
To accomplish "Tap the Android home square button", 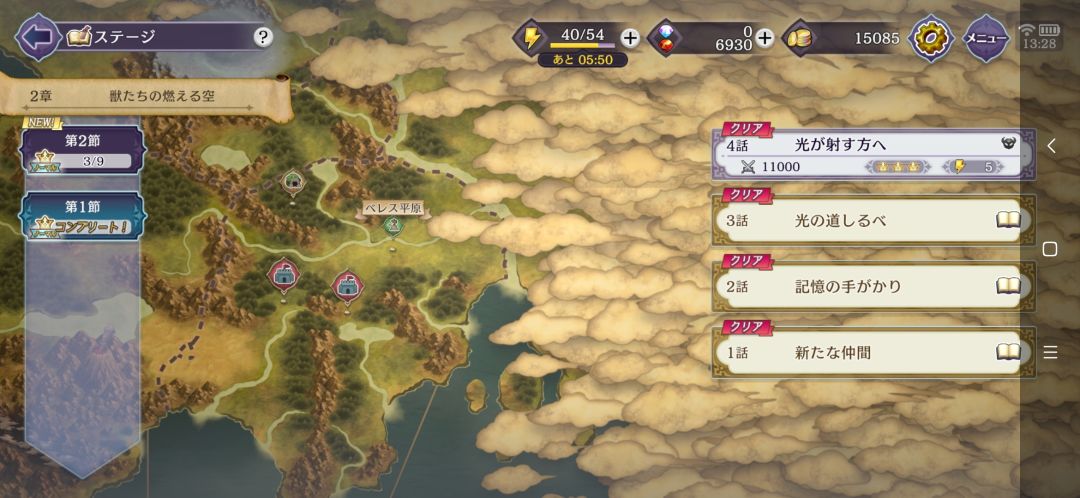I will (x=1050, y=249).
